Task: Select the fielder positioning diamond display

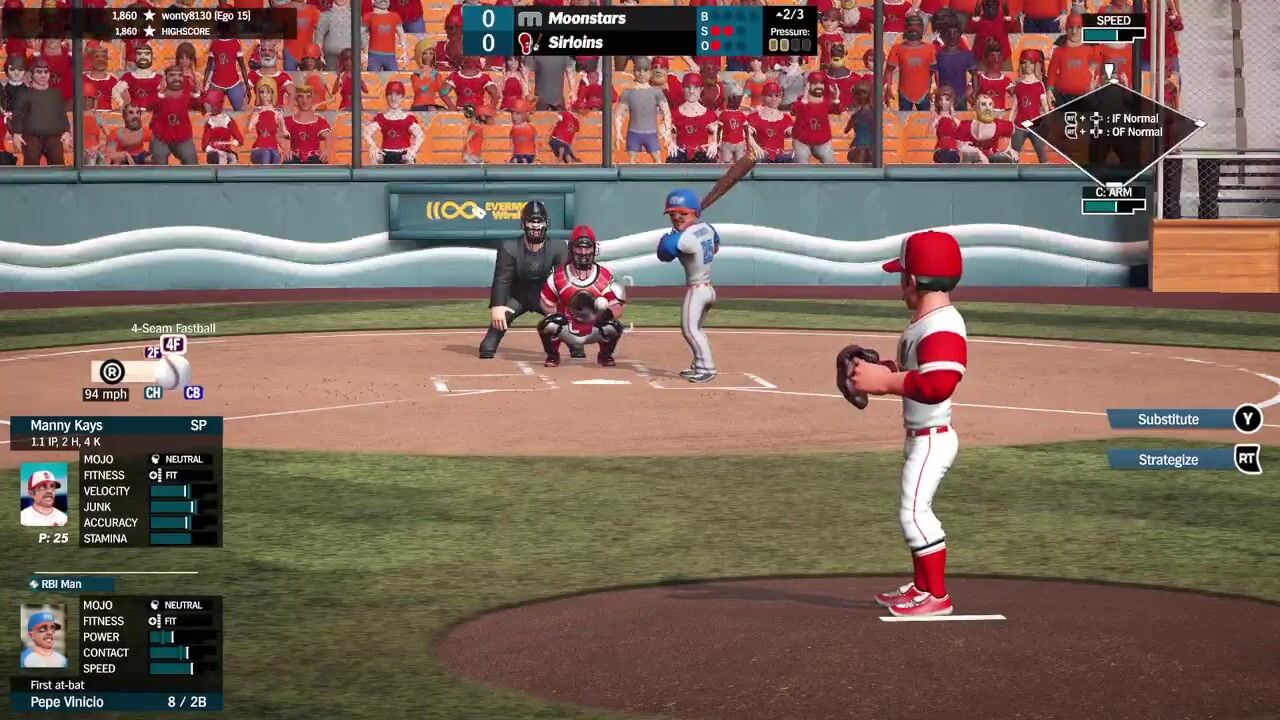Action: (x=1114, y=126)
